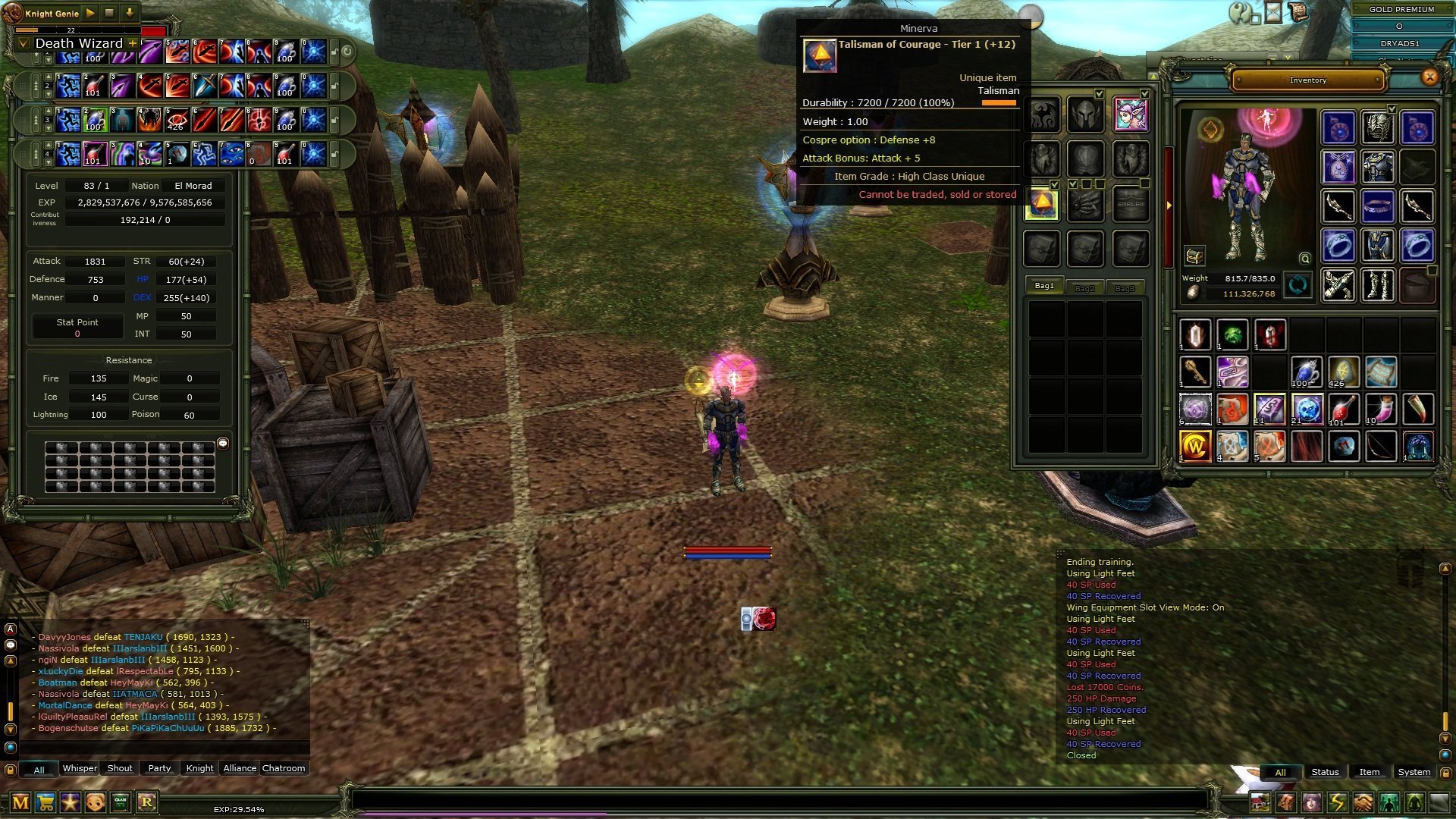Viewport: 1456px width, 819px height.
Task: Switch to the Bag1 tab
Action: 1044,286
